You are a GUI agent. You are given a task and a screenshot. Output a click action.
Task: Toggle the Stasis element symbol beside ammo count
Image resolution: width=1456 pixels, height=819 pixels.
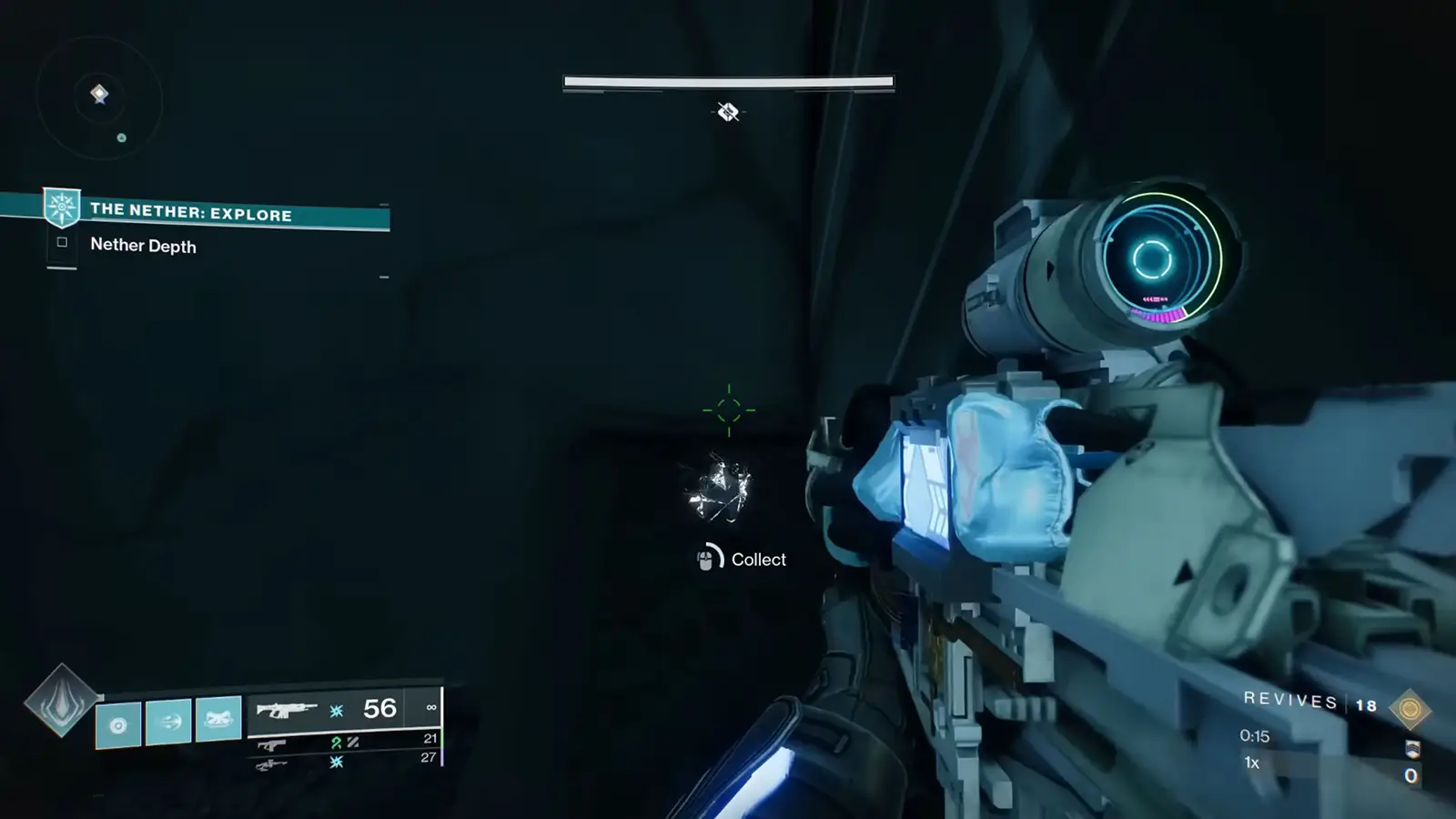[336, 708]
